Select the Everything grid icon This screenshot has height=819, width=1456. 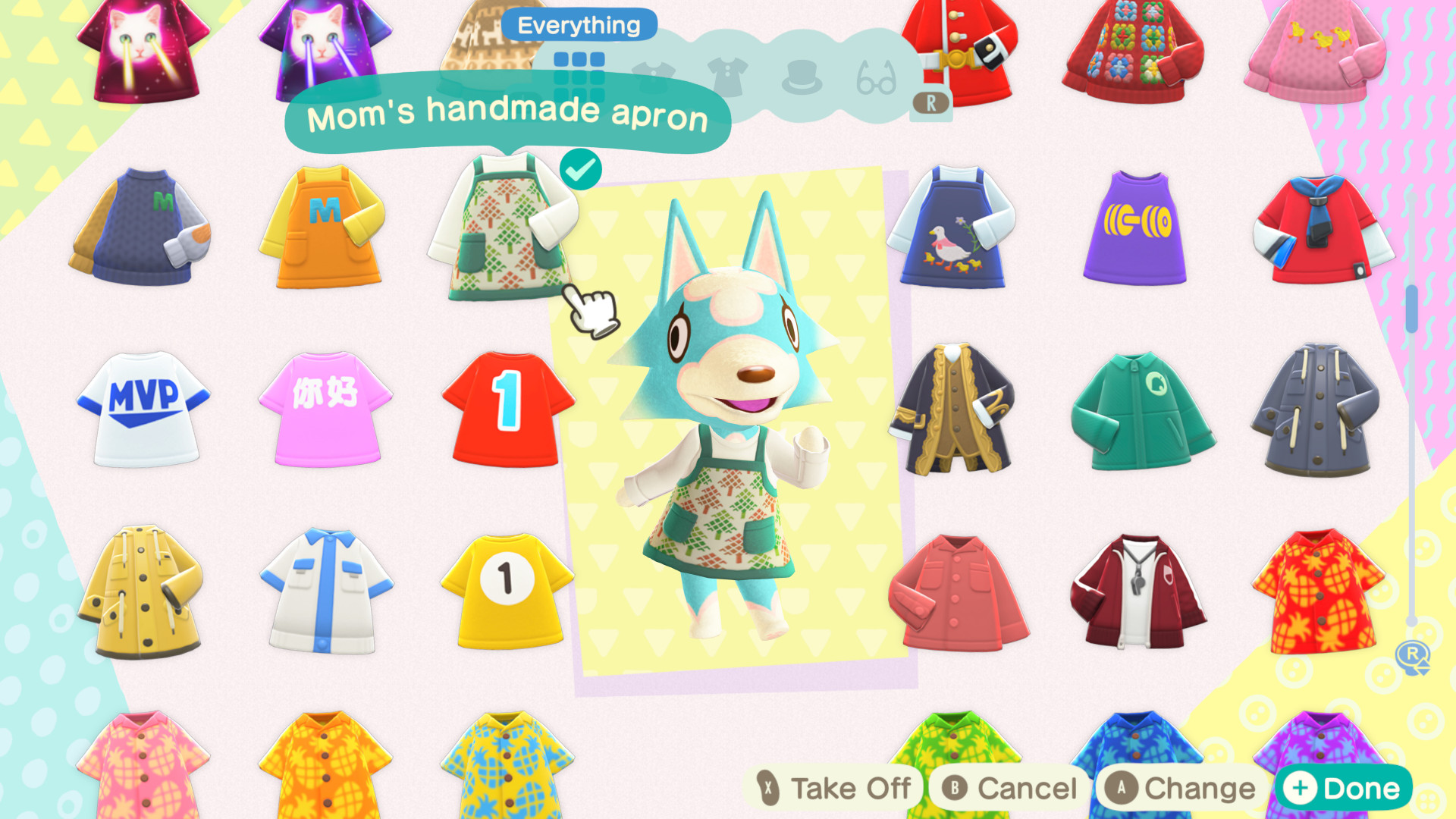(x=580, y=76)
